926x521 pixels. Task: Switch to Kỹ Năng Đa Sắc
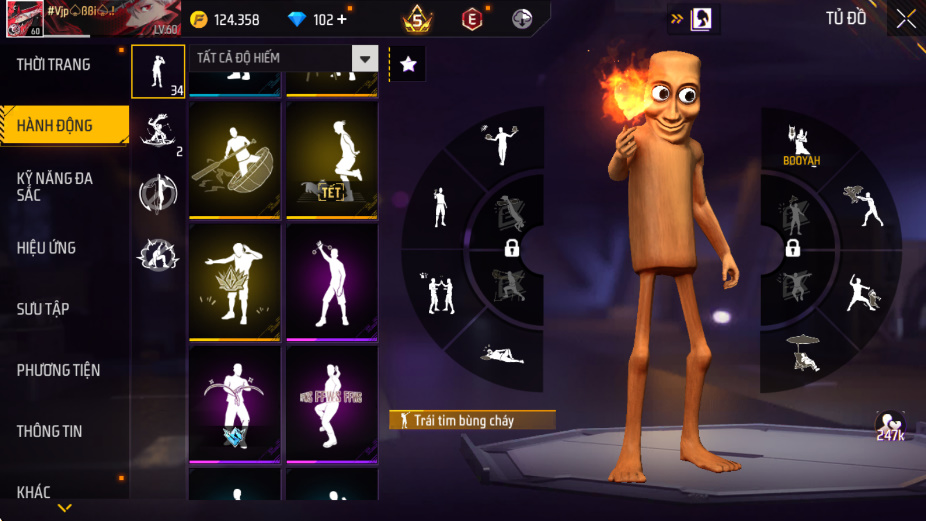click(55, 186)
